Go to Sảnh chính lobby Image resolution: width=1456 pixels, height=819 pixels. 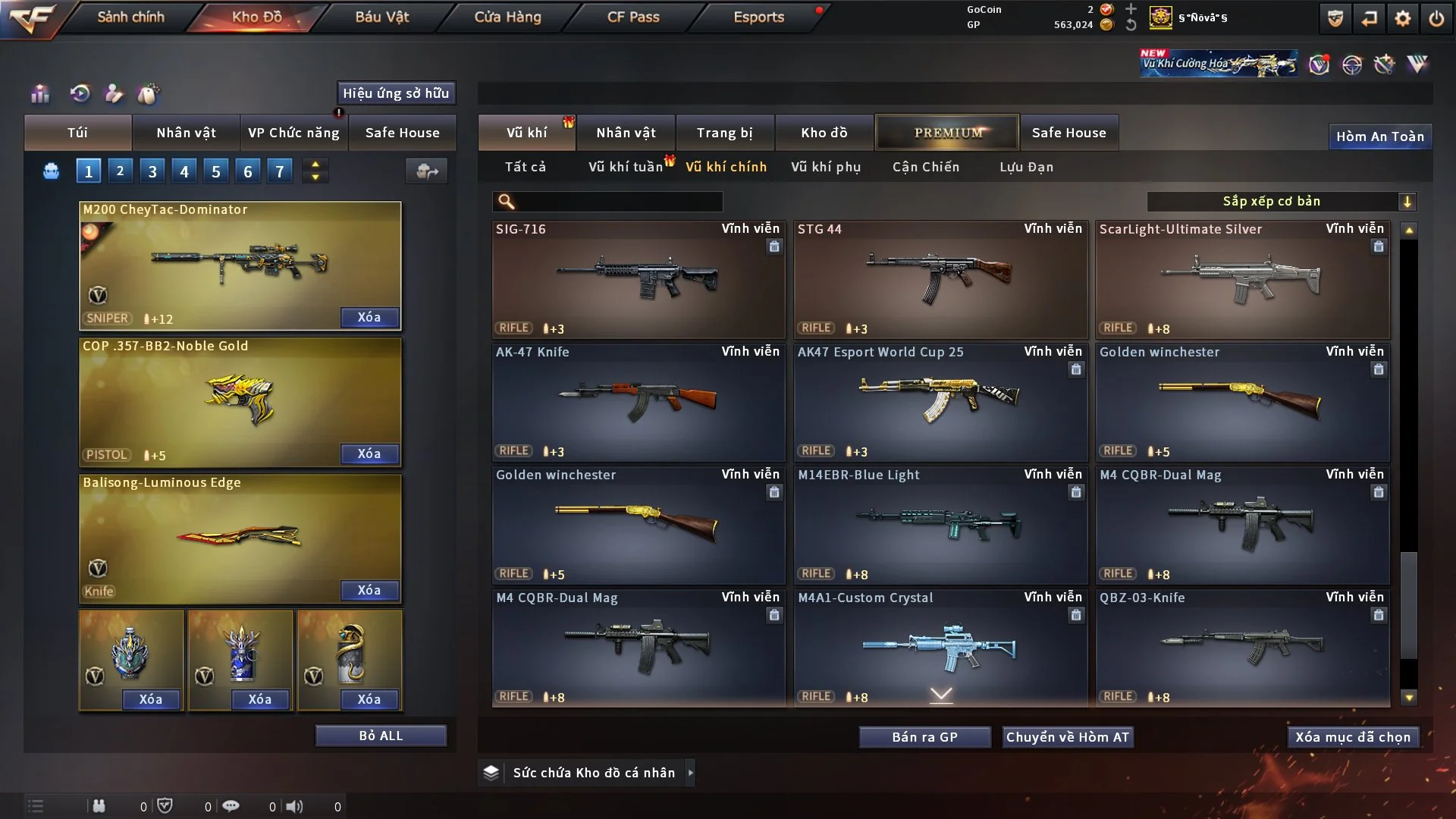(130, 17)
